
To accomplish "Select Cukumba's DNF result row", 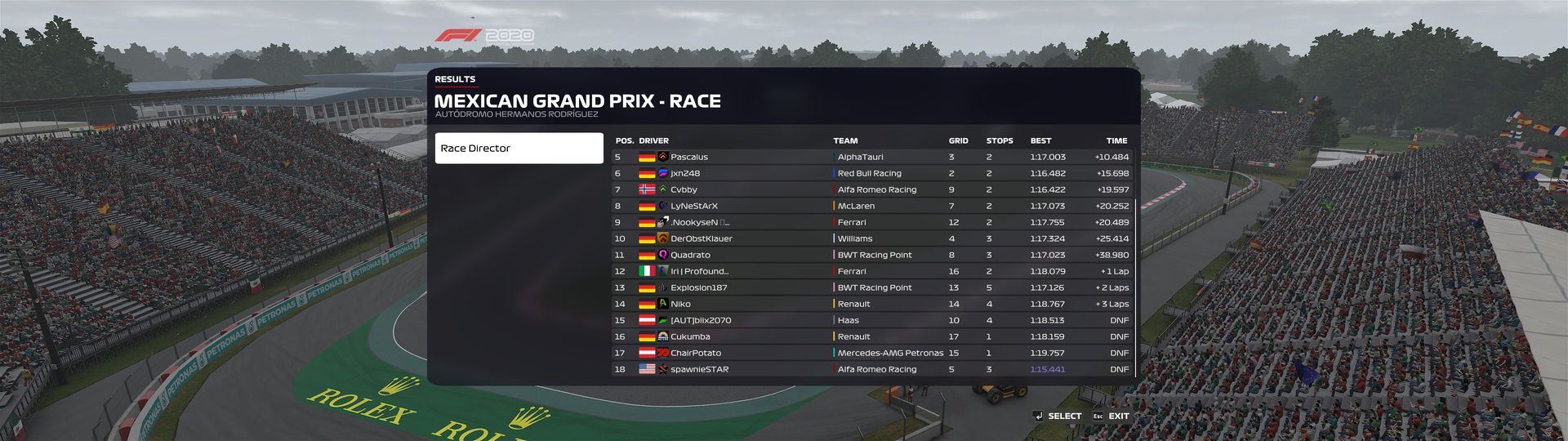I will (x=871, y=336).
